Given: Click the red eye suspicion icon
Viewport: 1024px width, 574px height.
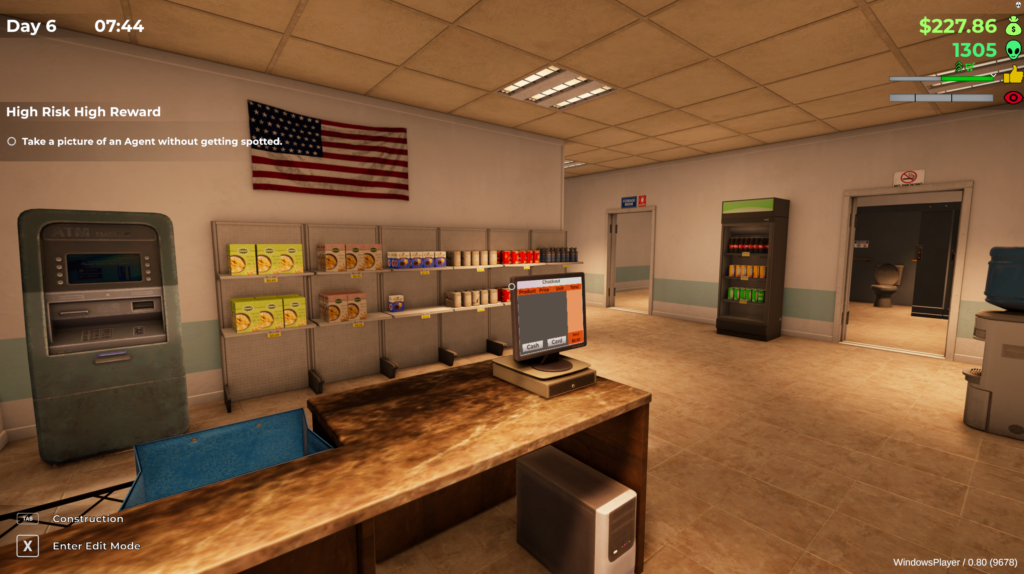Looking at the screenshot, I should pos(1013,98).
